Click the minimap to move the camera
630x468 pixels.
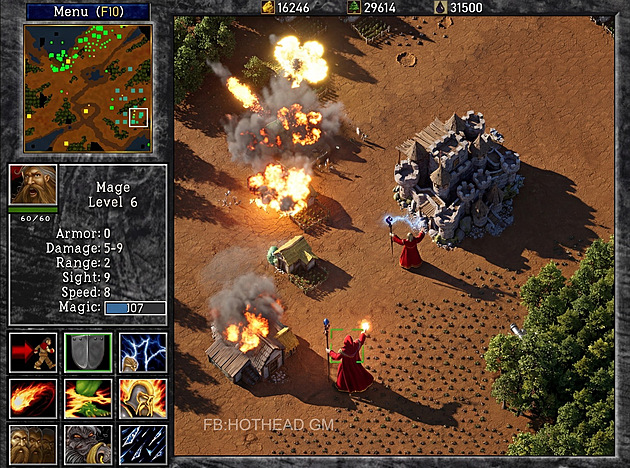pos(87,89)
